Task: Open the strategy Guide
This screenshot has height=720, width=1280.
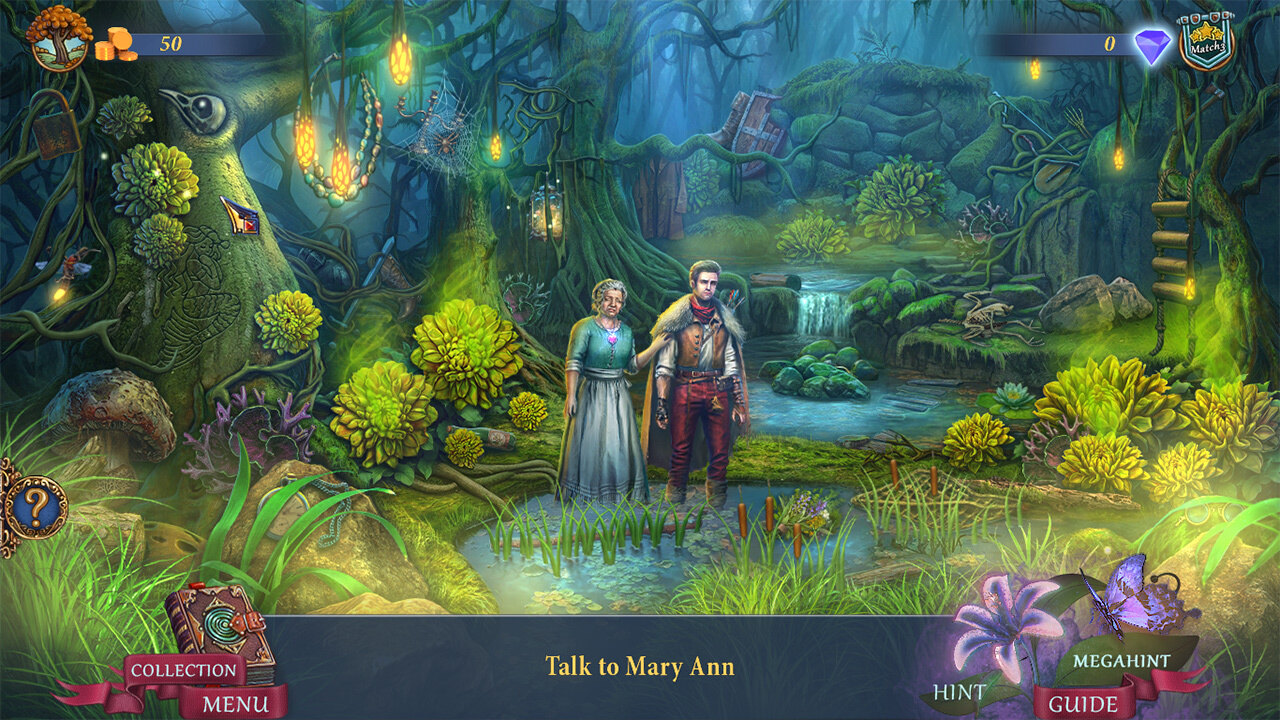Action: [x=1083, y=703]
